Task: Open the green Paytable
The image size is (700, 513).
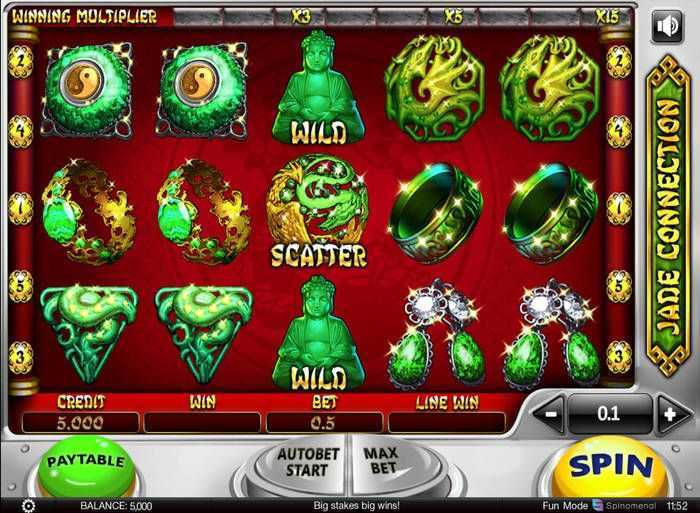Action: pos(87,463)
